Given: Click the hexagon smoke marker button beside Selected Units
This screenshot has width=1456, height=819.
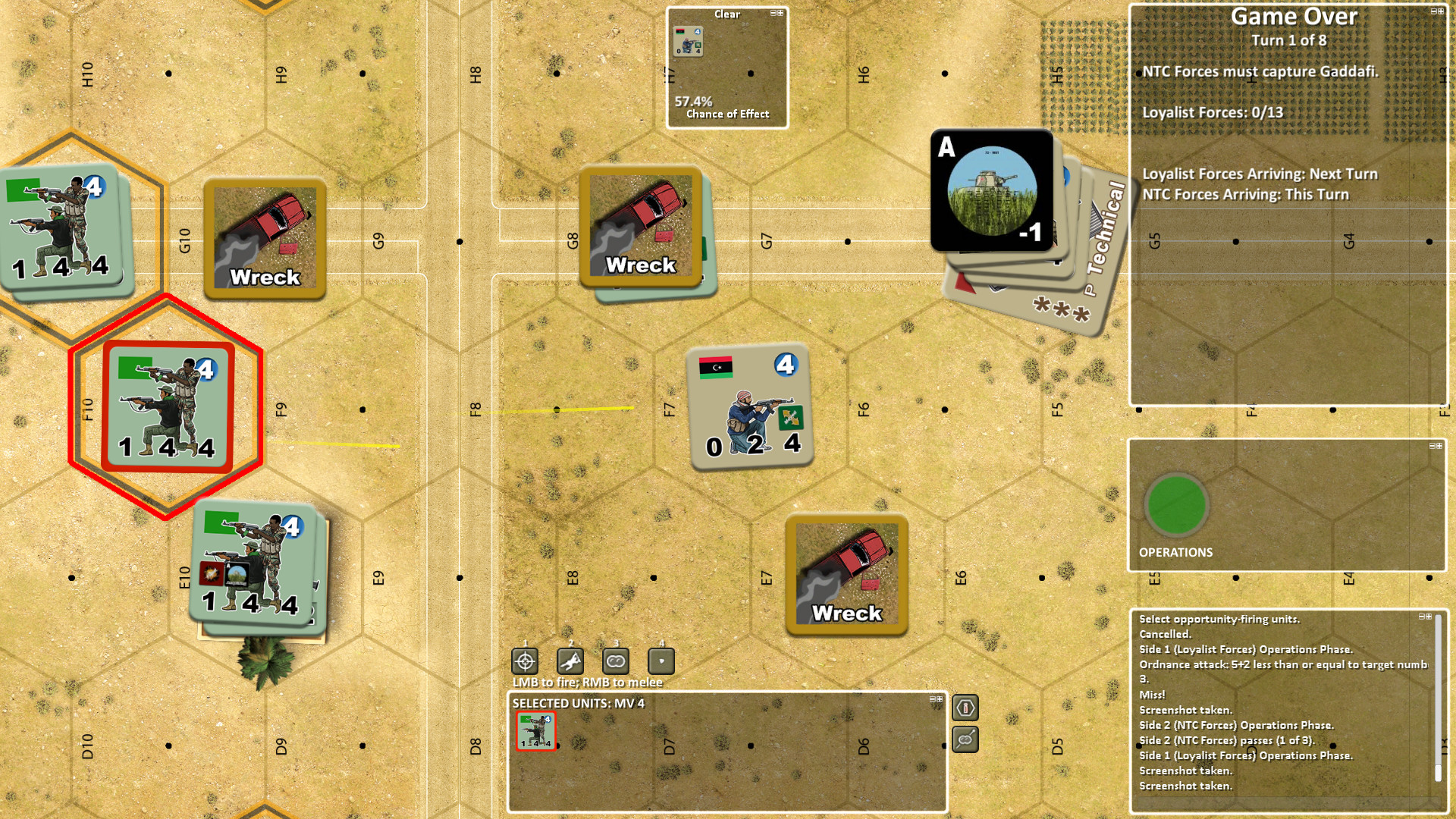Looking at the screenshot, I should [x=965, y=708].
